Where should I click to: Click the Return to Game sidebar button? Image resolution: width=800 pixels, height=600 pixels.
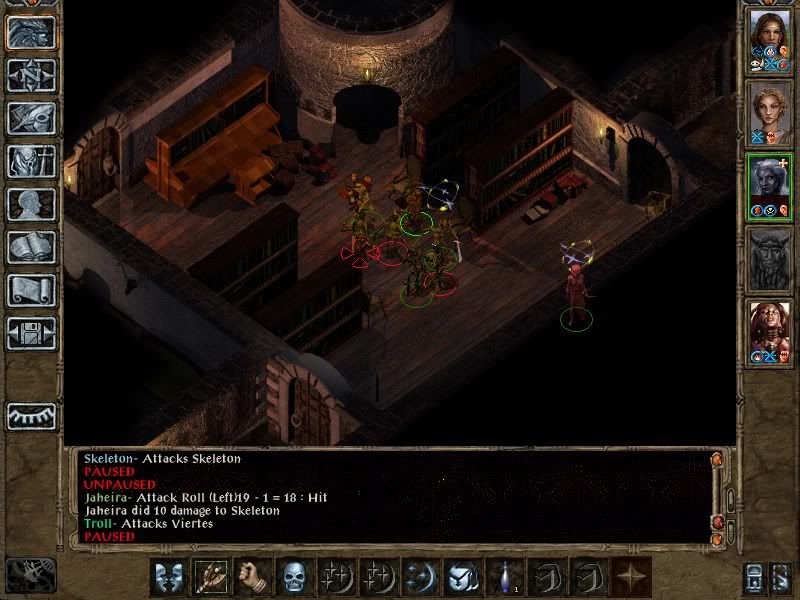[x=31, y=32]
